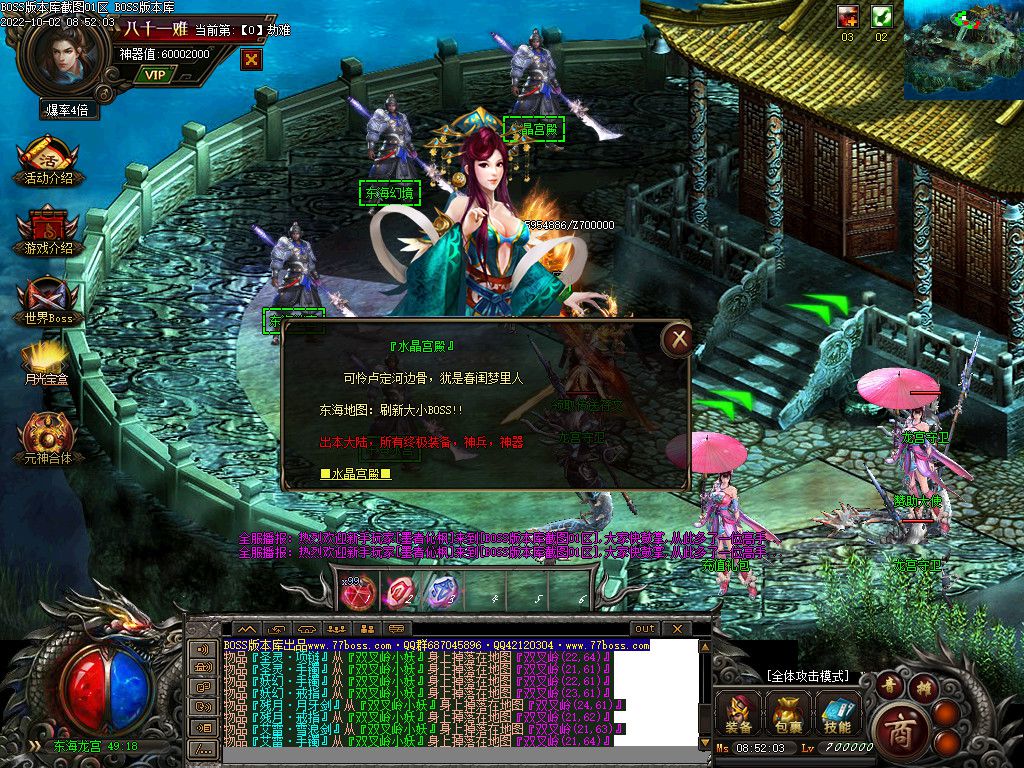Screen dimensions: 1024x768
Task: Open the minimap
Action: coord(963,50)
